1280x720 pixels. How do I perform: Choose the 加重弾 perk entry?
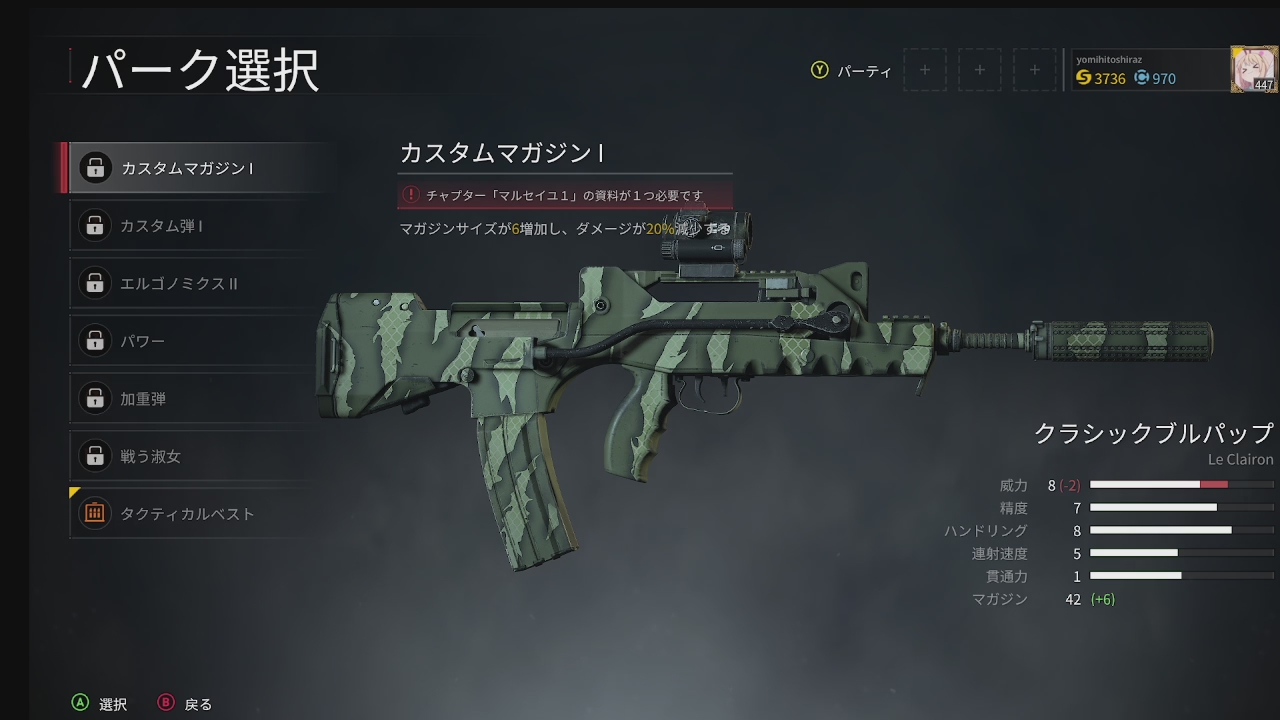tap(195, 399)
